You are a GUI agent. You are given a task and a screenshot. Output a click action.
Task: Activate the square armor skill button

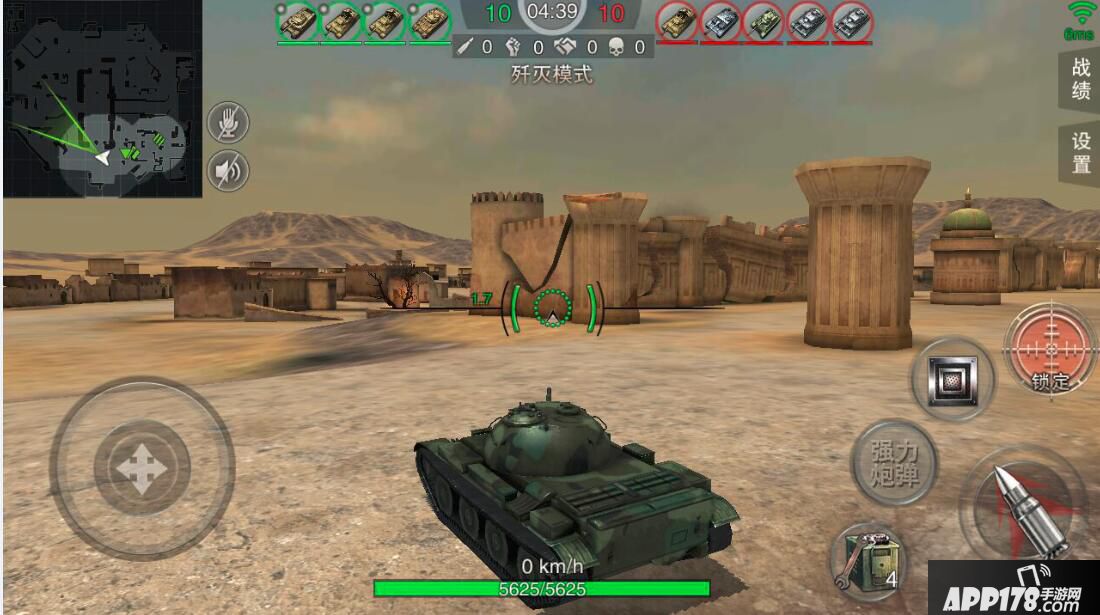pyautogui.click(x=952, y=379)
